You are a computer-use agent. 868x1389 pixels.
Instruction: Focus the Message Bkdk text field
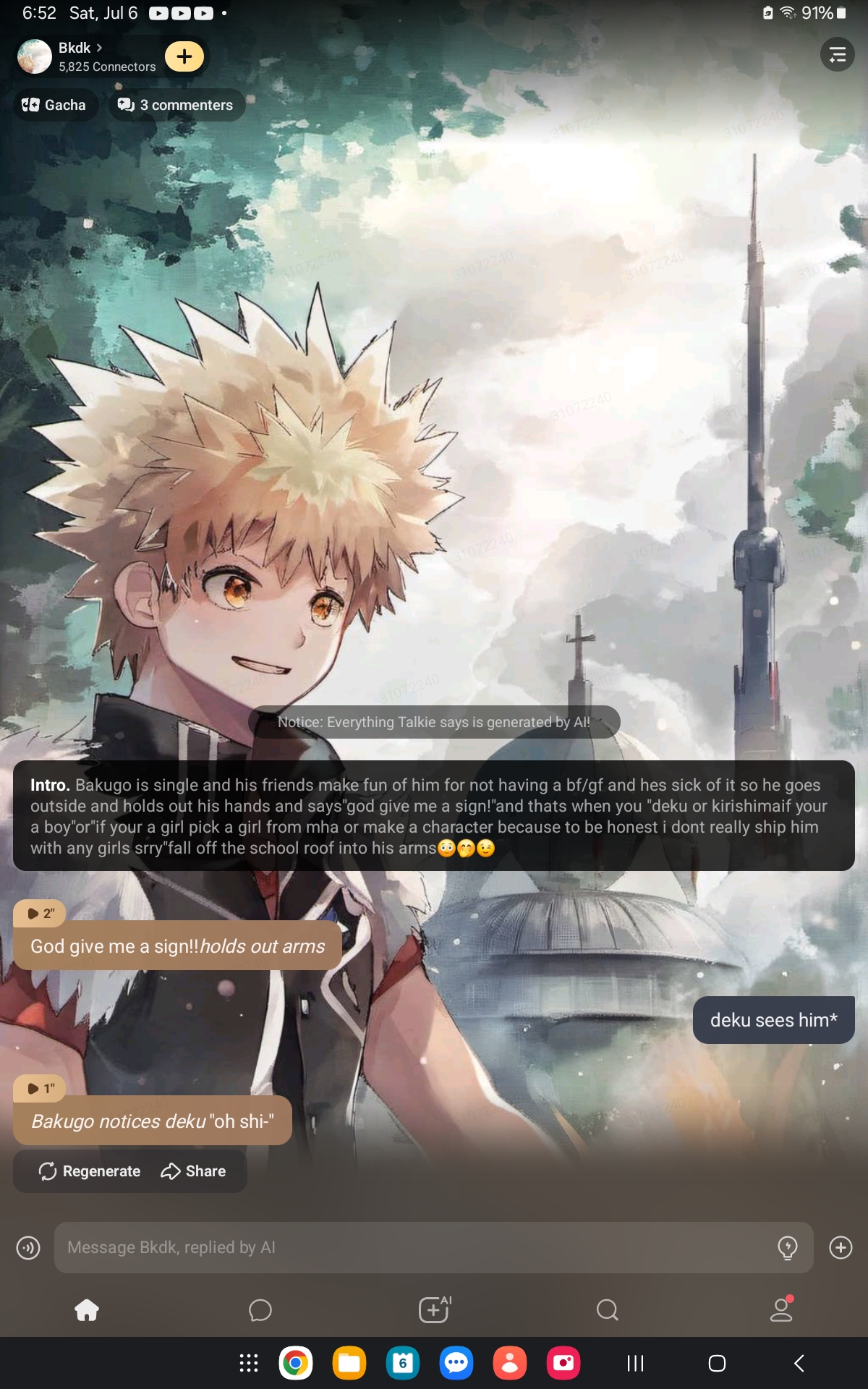coord(412,1247)
